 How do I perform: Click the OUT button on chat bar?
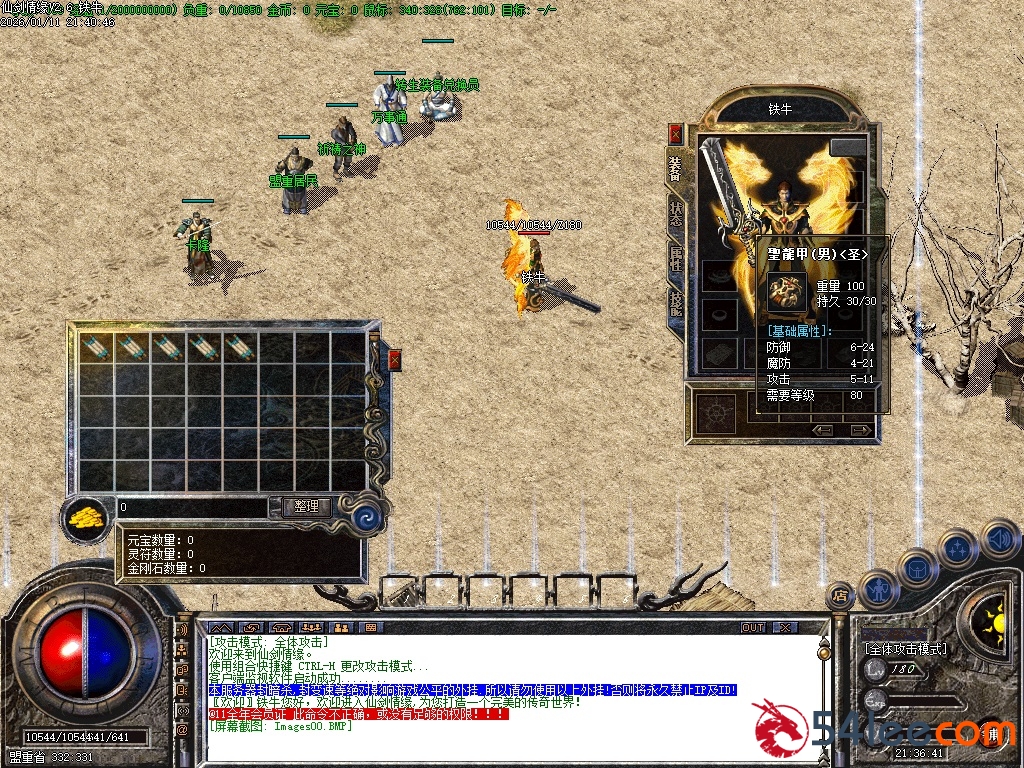tap(752, 627)
